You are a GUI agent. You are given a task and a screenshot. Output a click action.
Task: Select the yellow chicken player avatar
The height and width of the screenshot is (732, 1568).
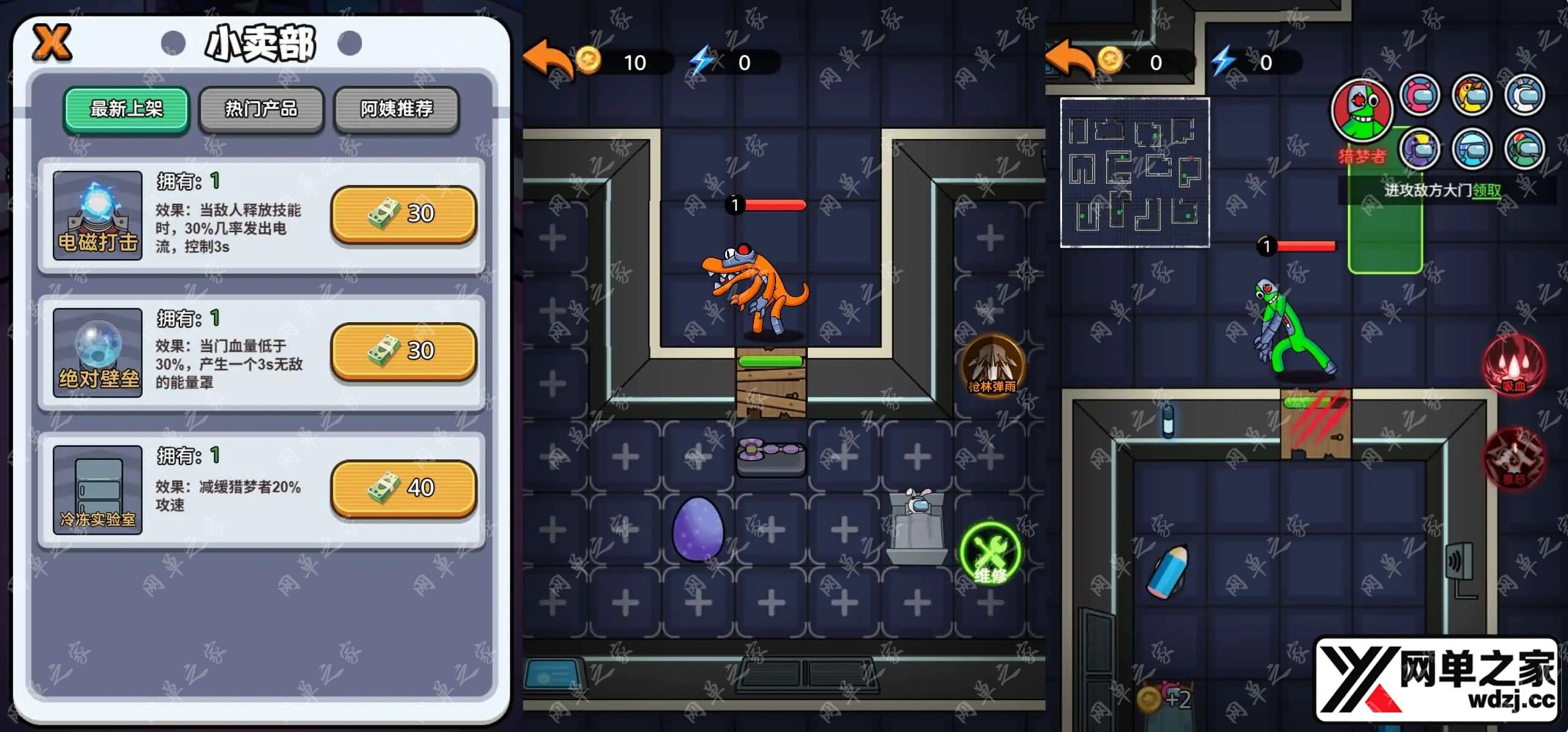(x=1472, y=96)
